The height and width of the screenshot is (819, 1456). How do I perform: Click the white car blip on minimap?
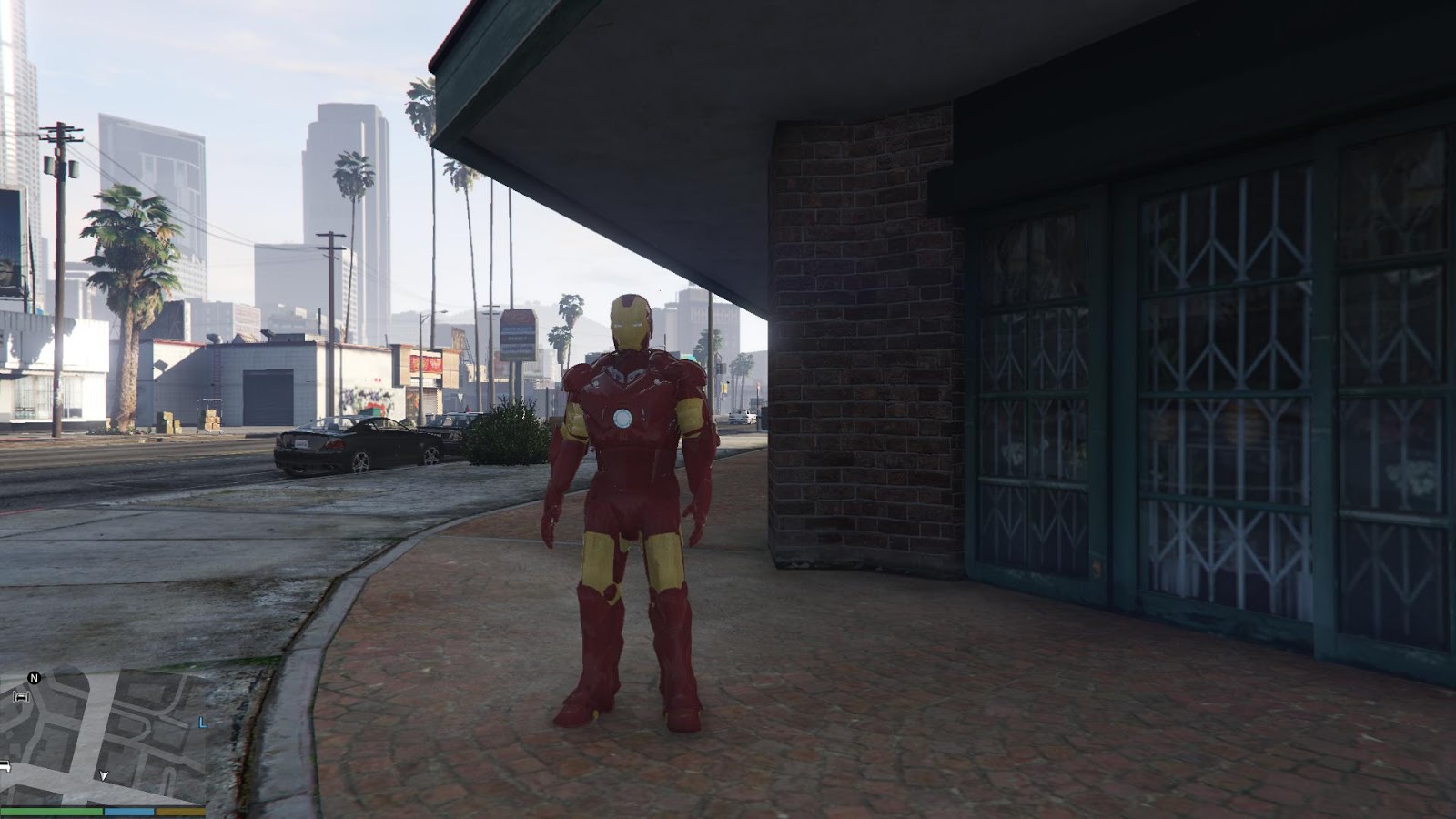(x=4, y=766)
